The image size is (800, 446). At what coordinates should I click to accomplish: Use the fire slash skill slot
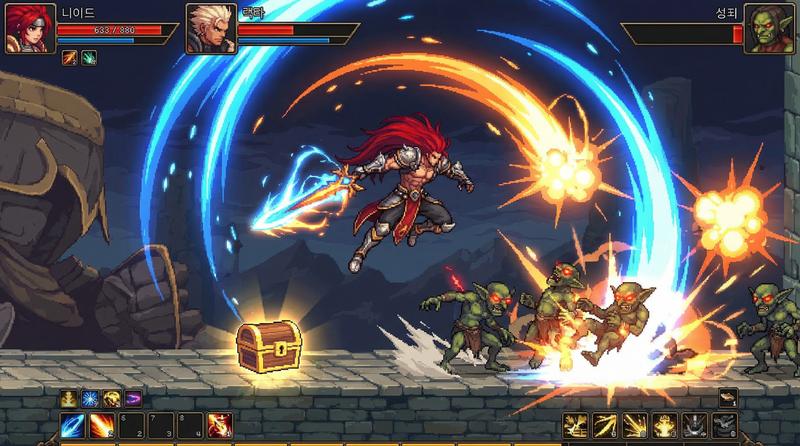(x=102, y=425)
